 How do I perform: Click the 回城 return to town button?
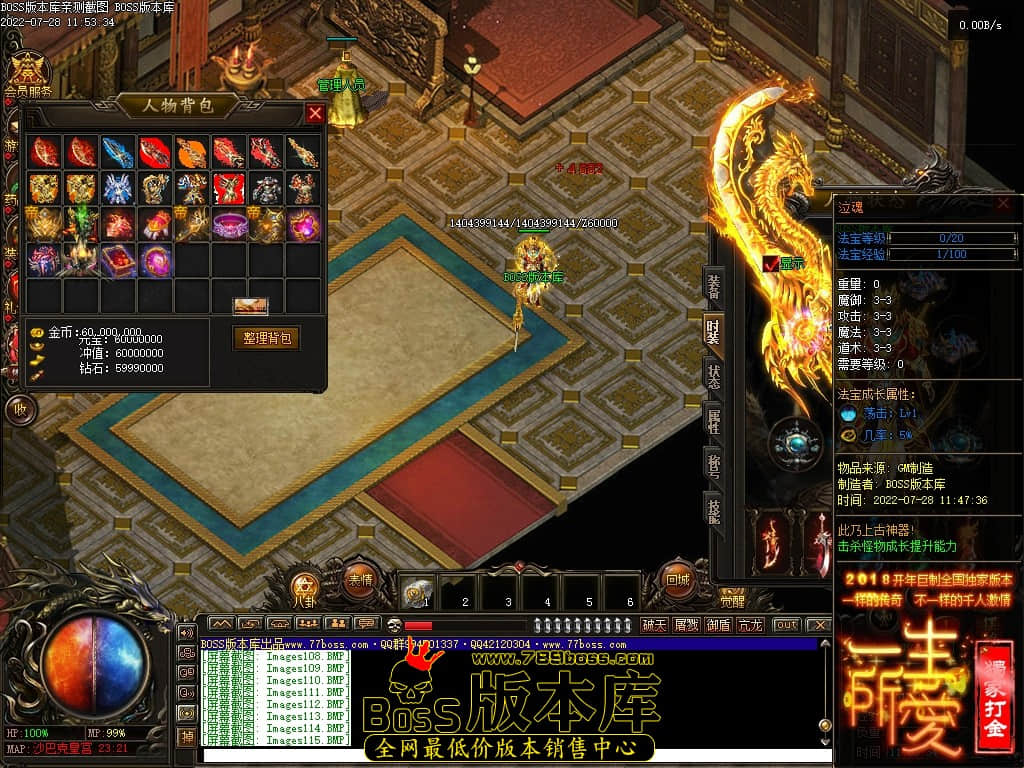[677, 578]
